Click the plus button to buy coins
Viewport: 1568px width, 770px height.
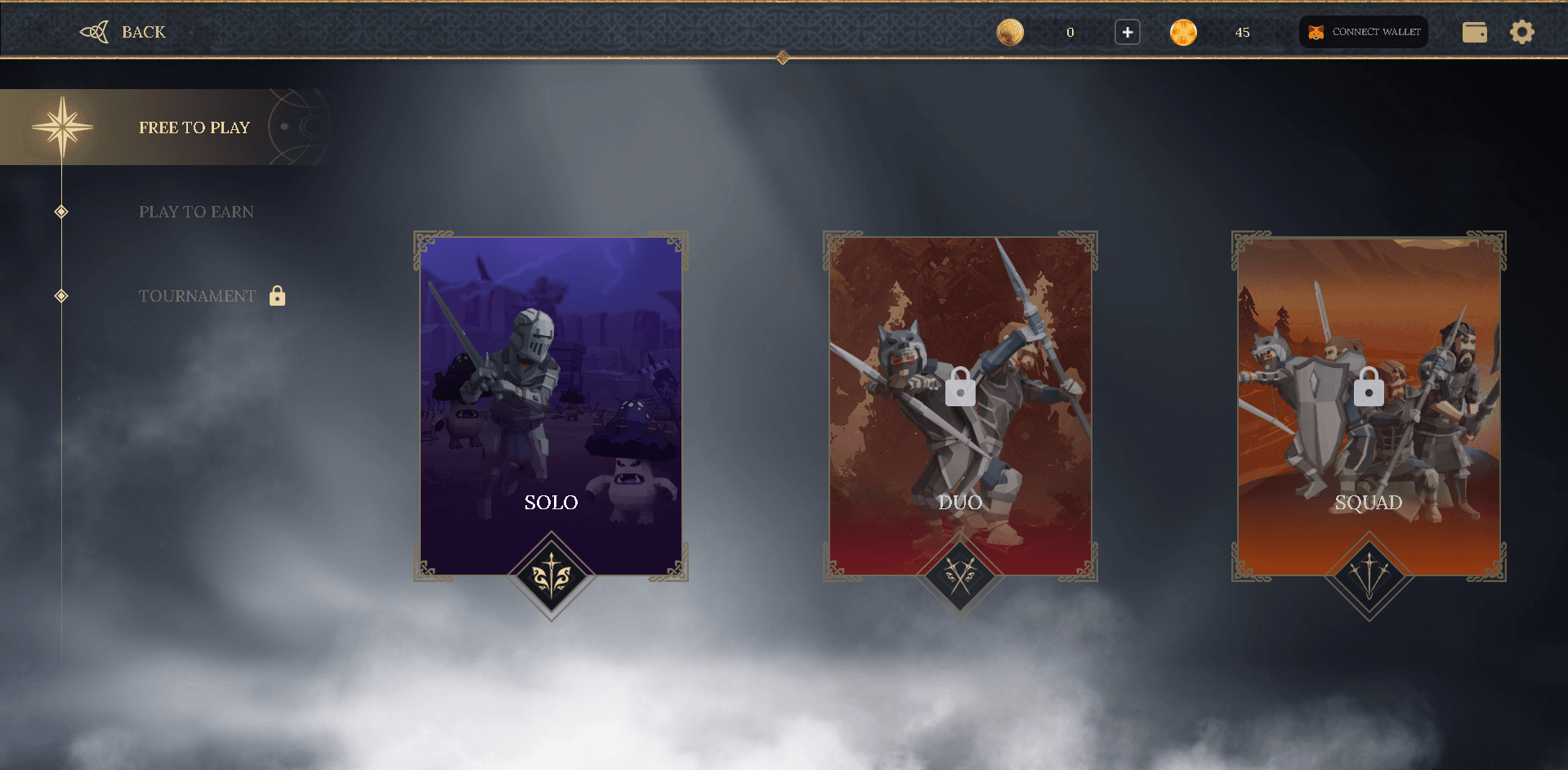click(1126, 32)
